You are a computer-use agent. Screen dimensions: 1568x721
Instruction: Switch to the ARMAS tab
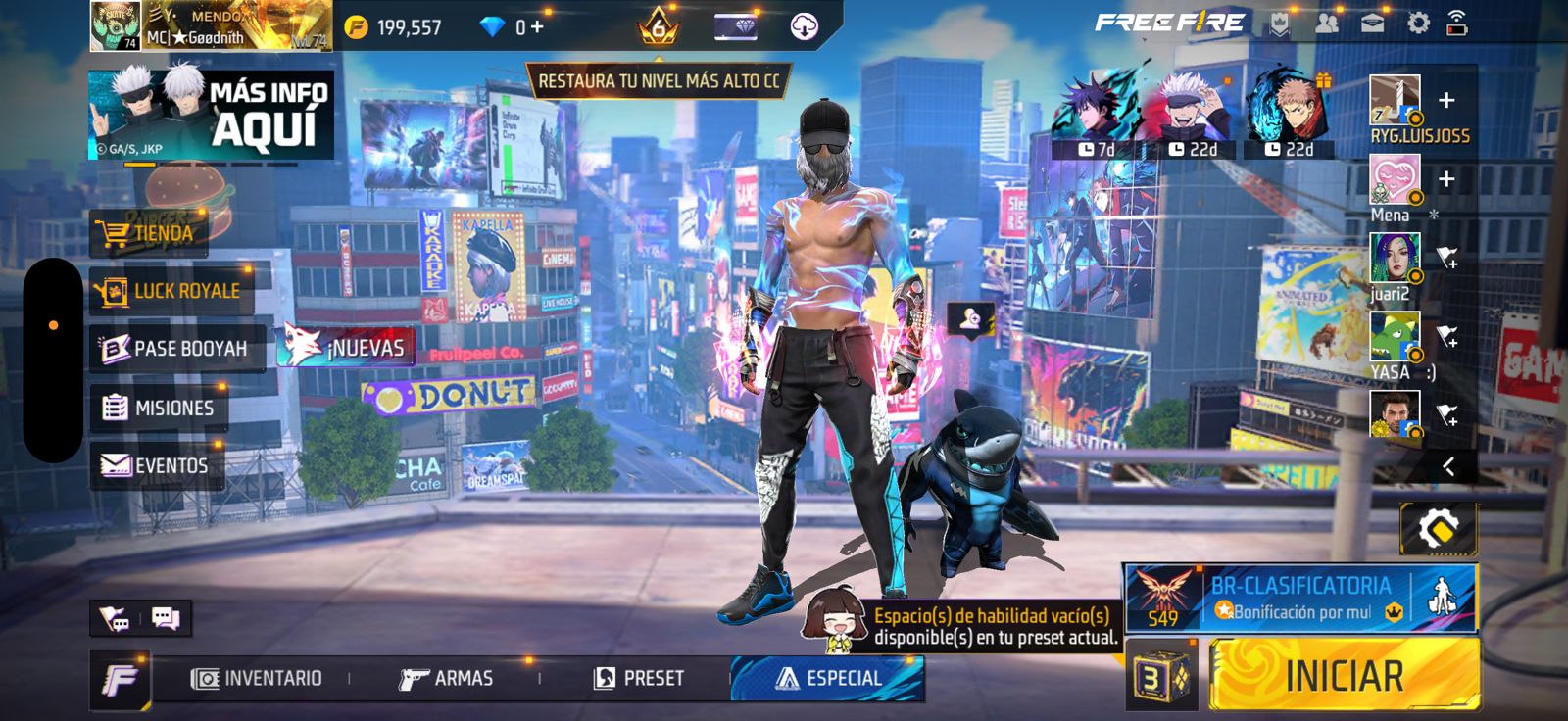447,678
